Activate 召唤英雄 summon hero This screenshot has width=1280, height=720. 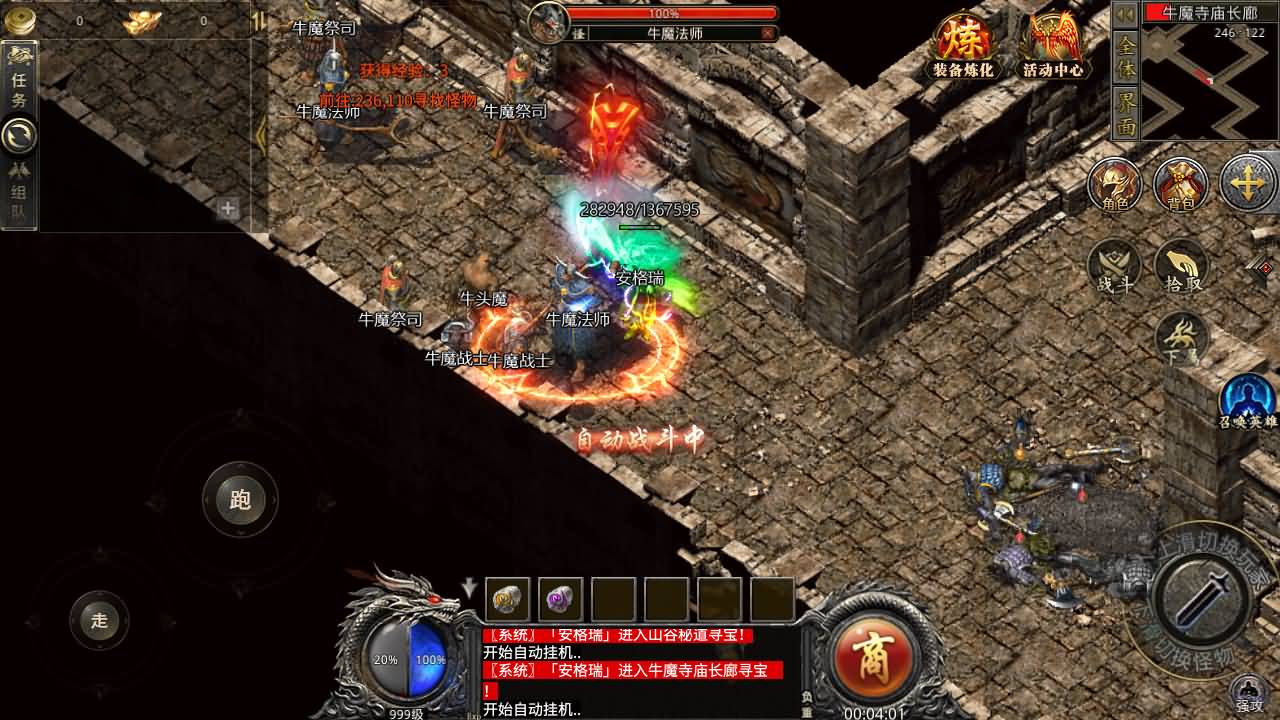coord(1248,400)
